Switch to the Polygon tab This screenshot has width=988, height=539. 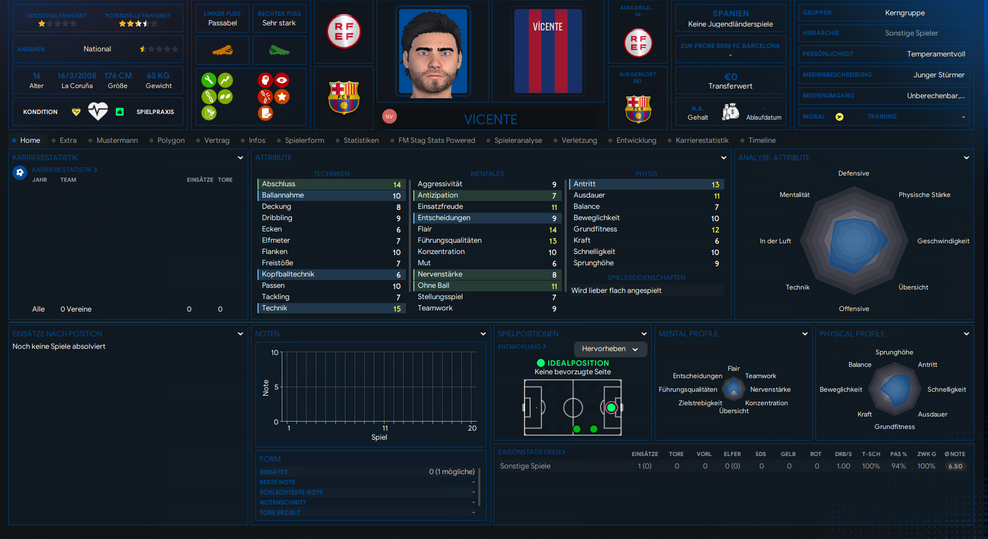170,141
